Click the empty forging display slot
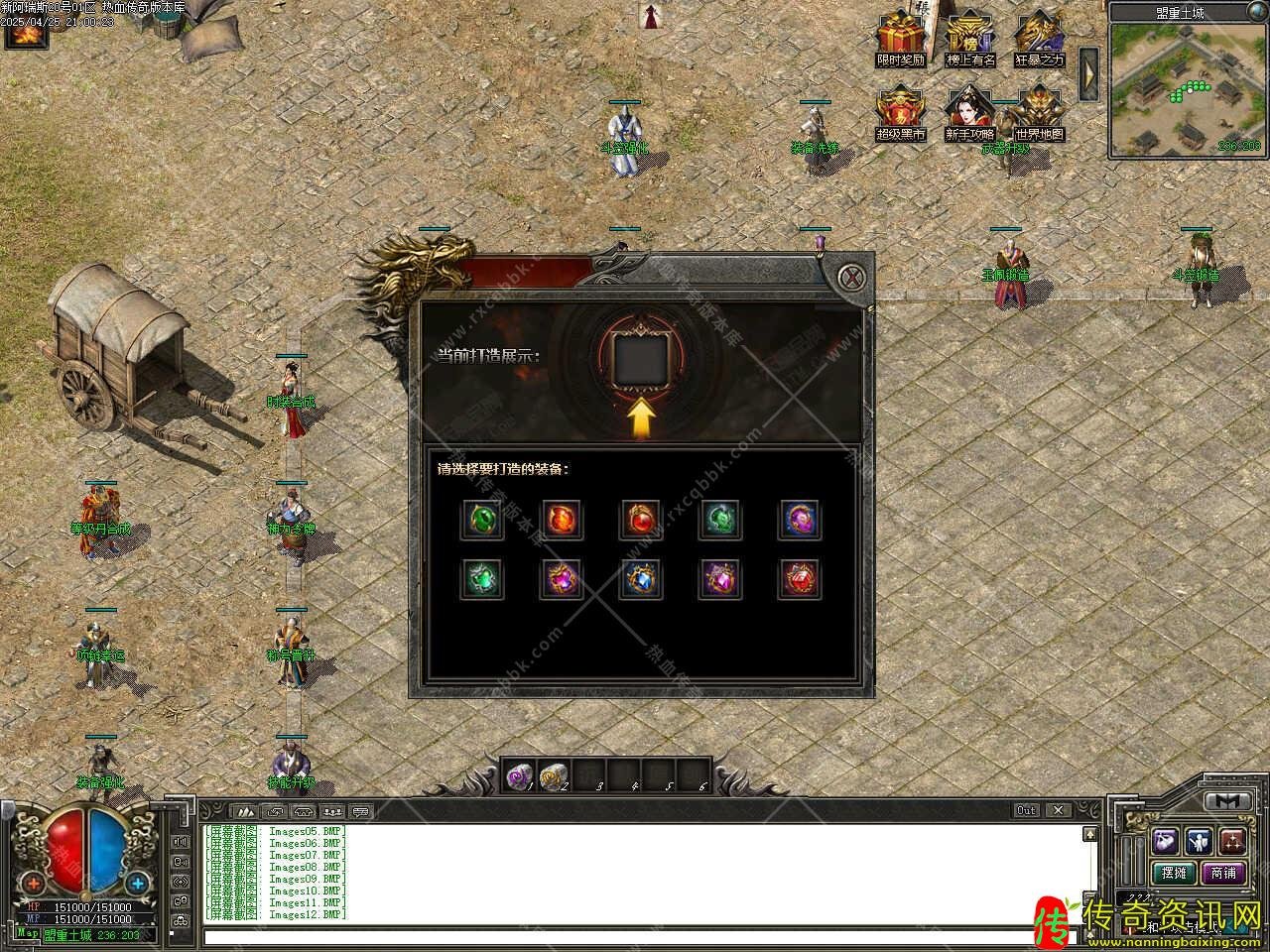This screenshot has height=952, width=1270. tap(641, 359)
